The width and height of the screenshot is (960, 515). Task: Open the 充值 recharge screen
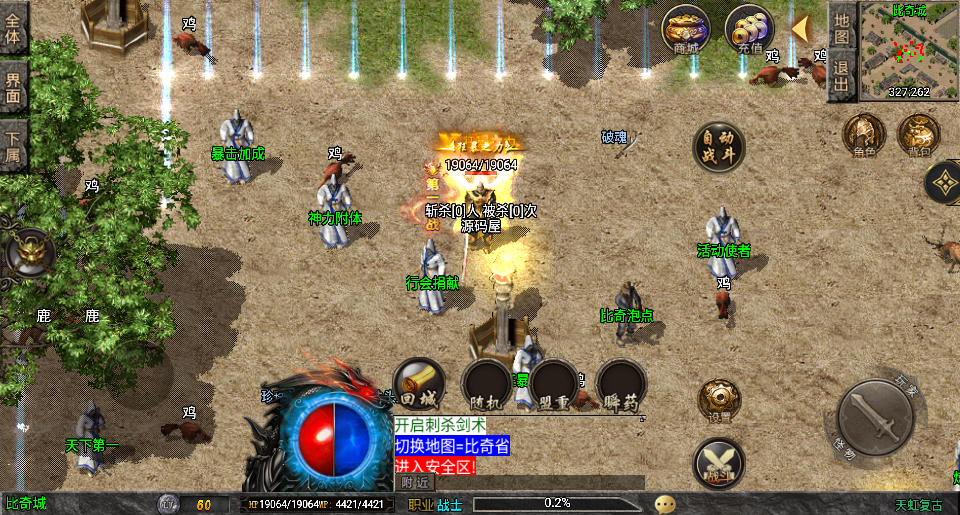pyautogui.click(x=749, y=30)
